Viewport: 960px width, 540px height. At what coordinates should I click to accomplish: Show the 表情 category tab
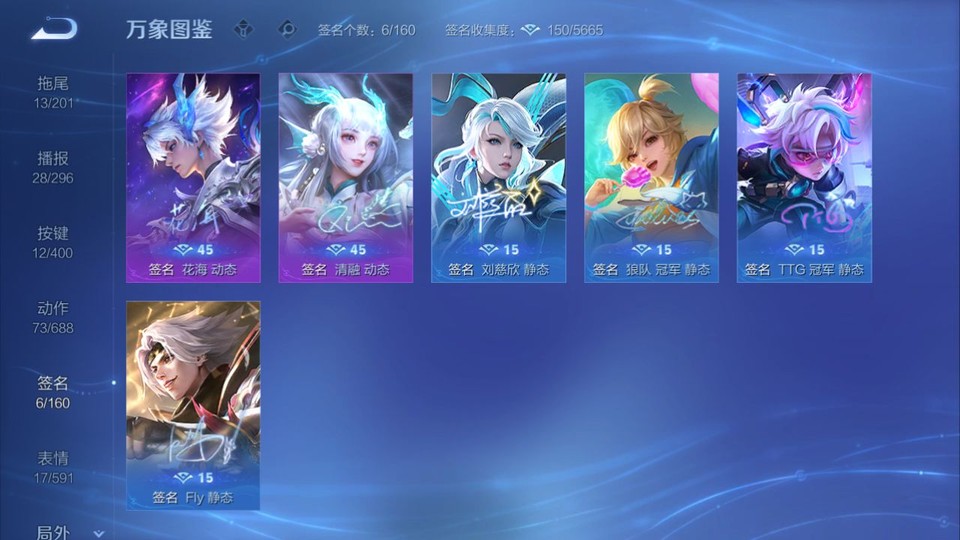(54, 467)
